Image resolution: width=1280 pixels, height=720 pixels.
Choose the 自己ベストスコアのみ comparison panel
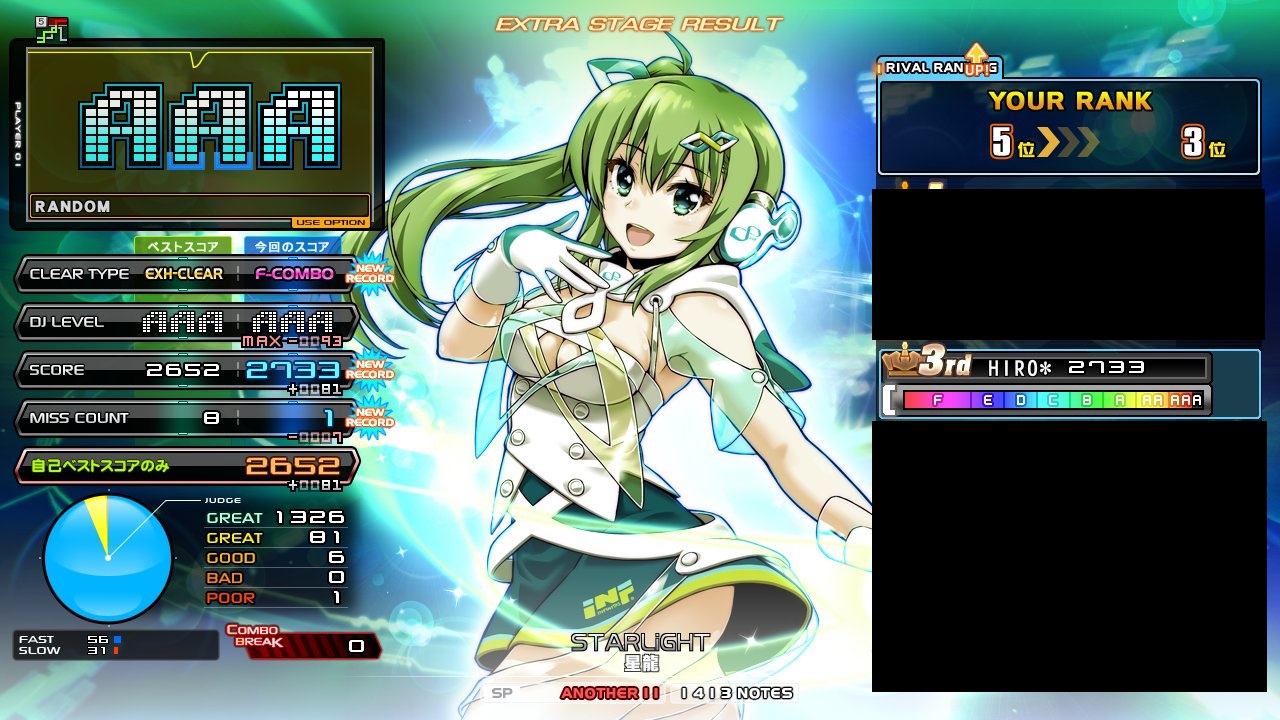click(187, 466)
